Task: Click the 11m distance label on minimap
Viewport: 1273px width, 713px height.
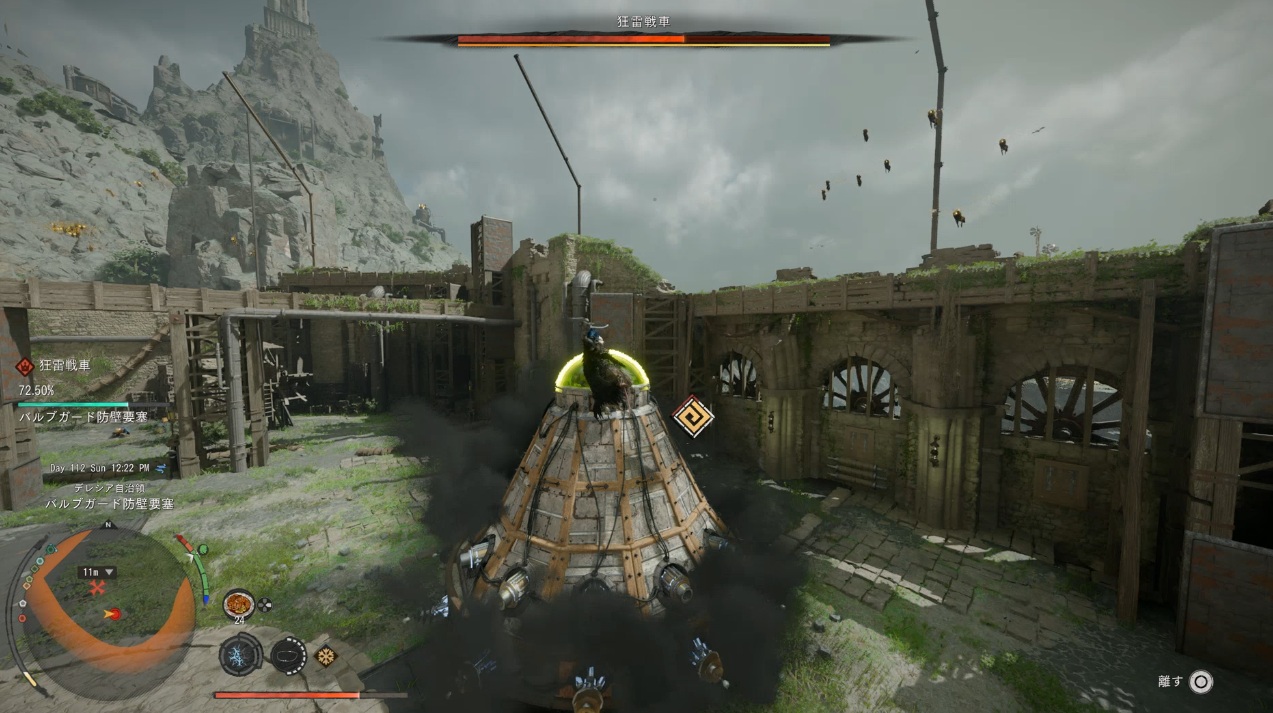Action: click(97, 572)
